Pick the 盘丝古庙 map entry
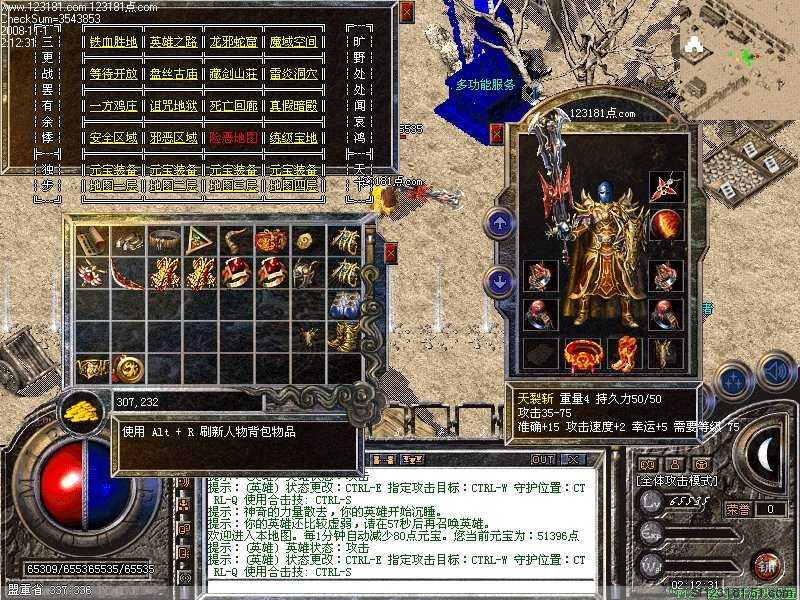Screen dimensions: 800x600 (x=174, y=74)
